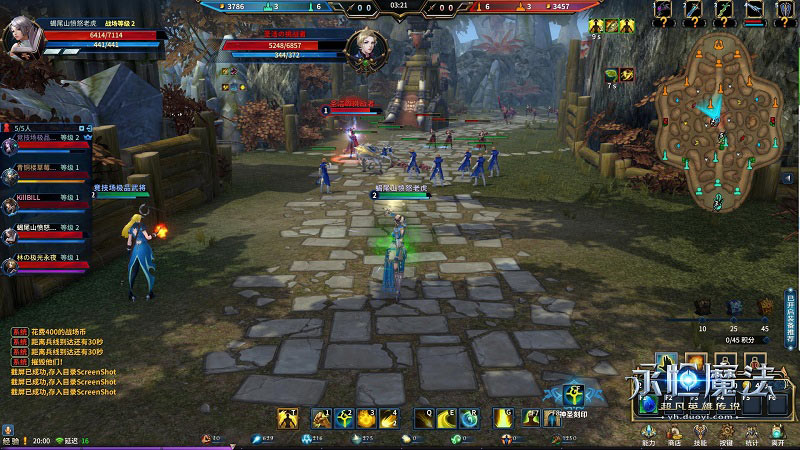This screenshot has width=800, height=450.
Task: Select the first equipment slot in top row
Action: coord(664,10)
